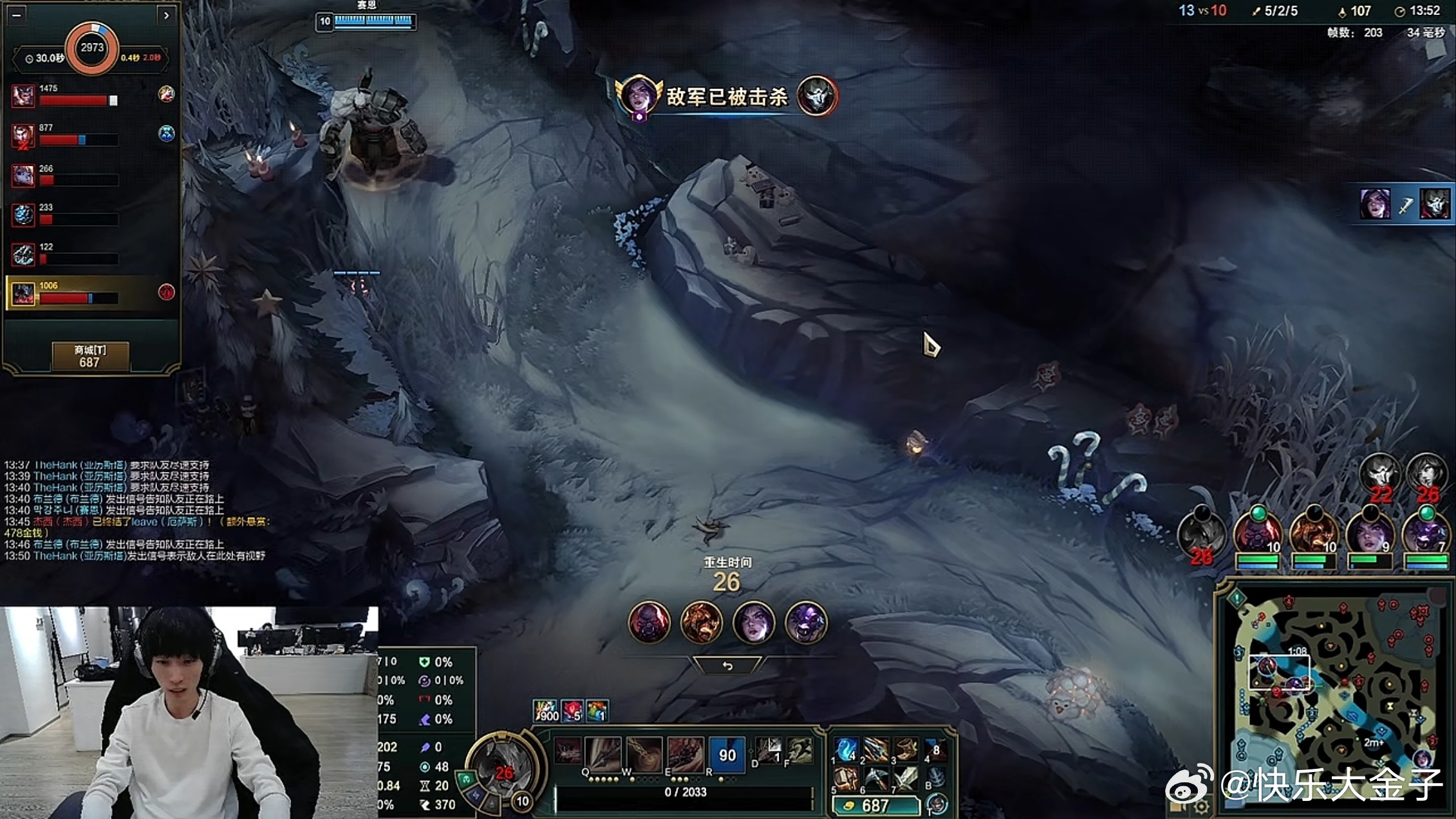Expand death recap with the arrow button
Image resolution: width=1456 pixels, height=819 pixels.
(166, 15)
